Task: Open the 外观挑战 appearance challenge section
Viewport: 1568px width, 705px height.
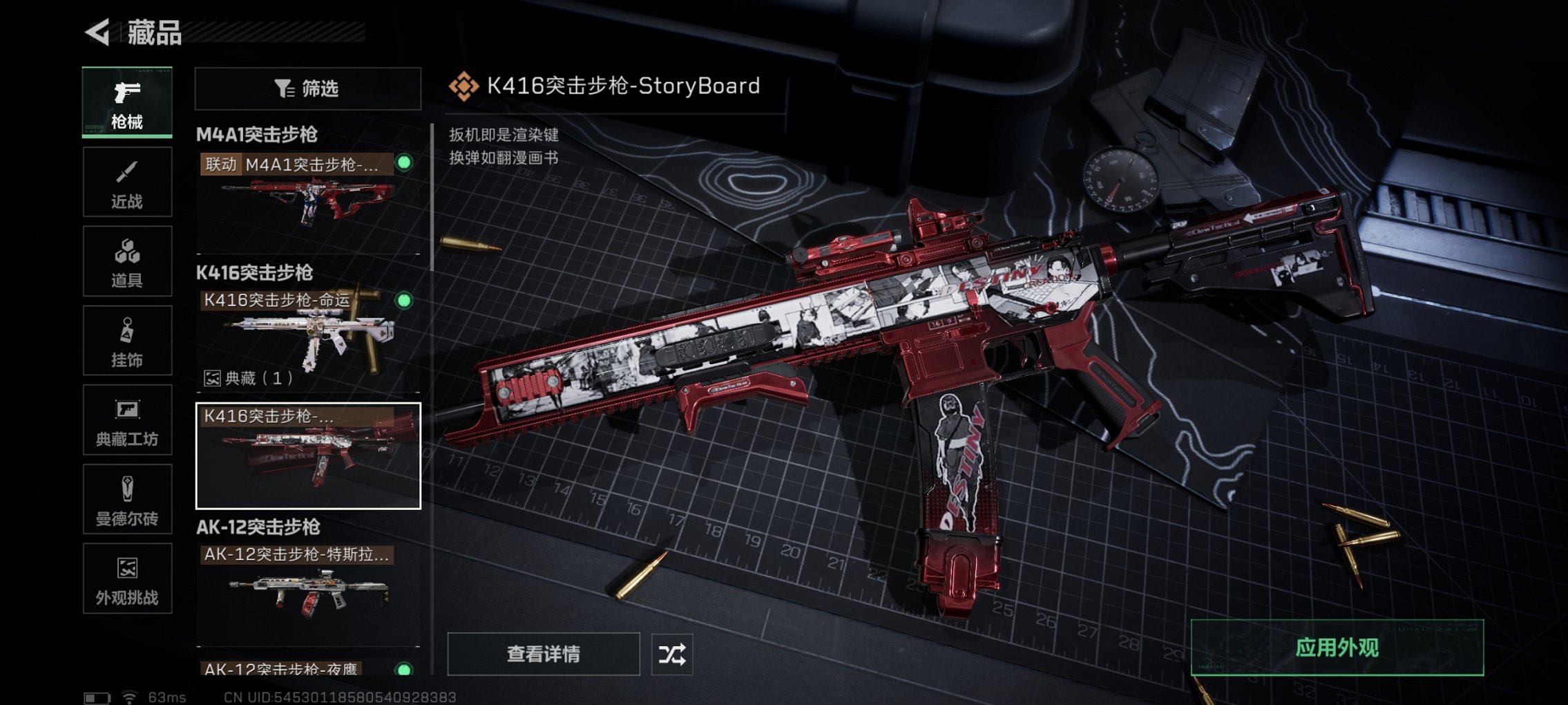Action: tap(126, 579)
